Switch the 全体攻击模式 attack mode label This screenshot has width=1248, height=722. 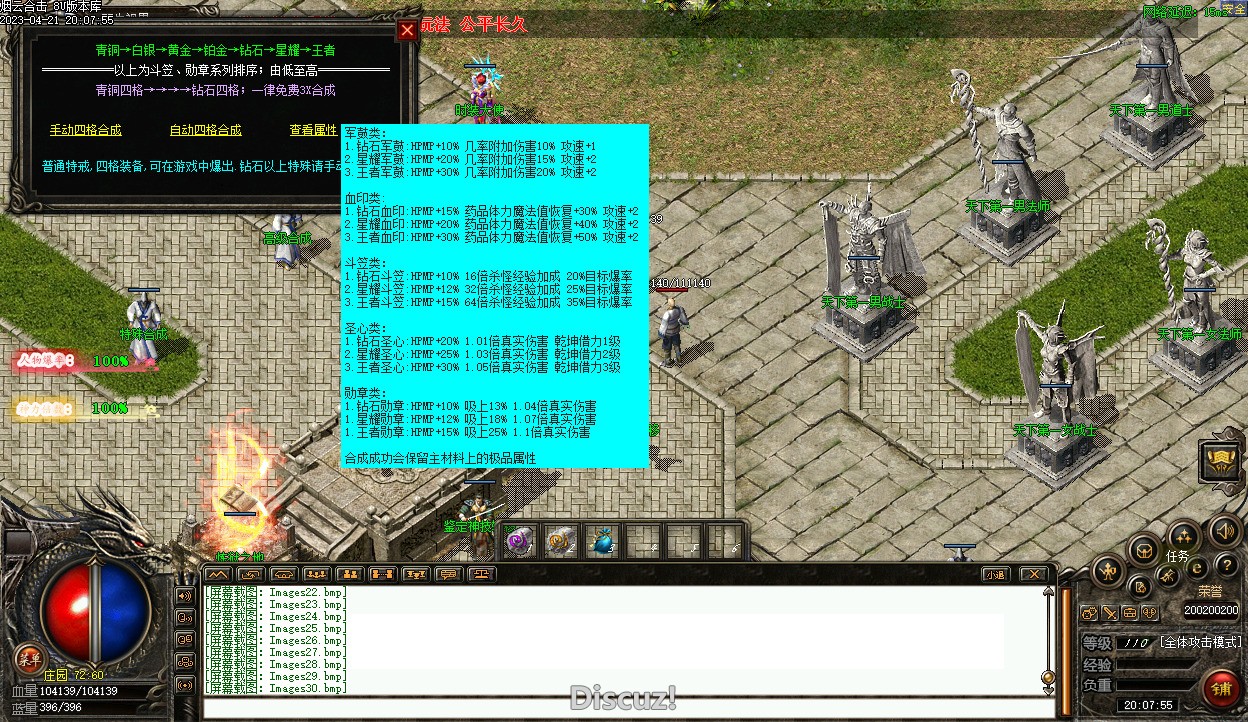(1200, 642)
